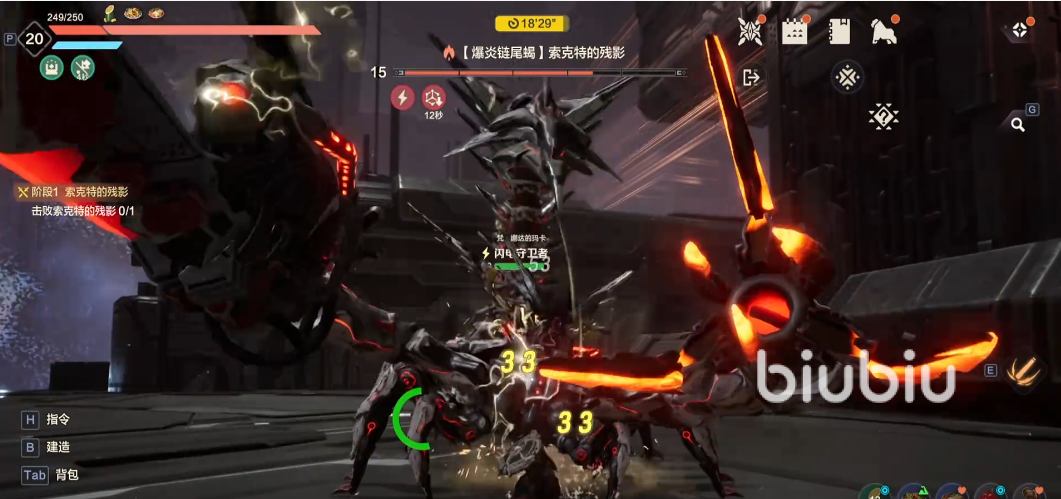Inspect the boss 12秒 debuff icon
The image size is (1061, 499).
pos(433,97)
